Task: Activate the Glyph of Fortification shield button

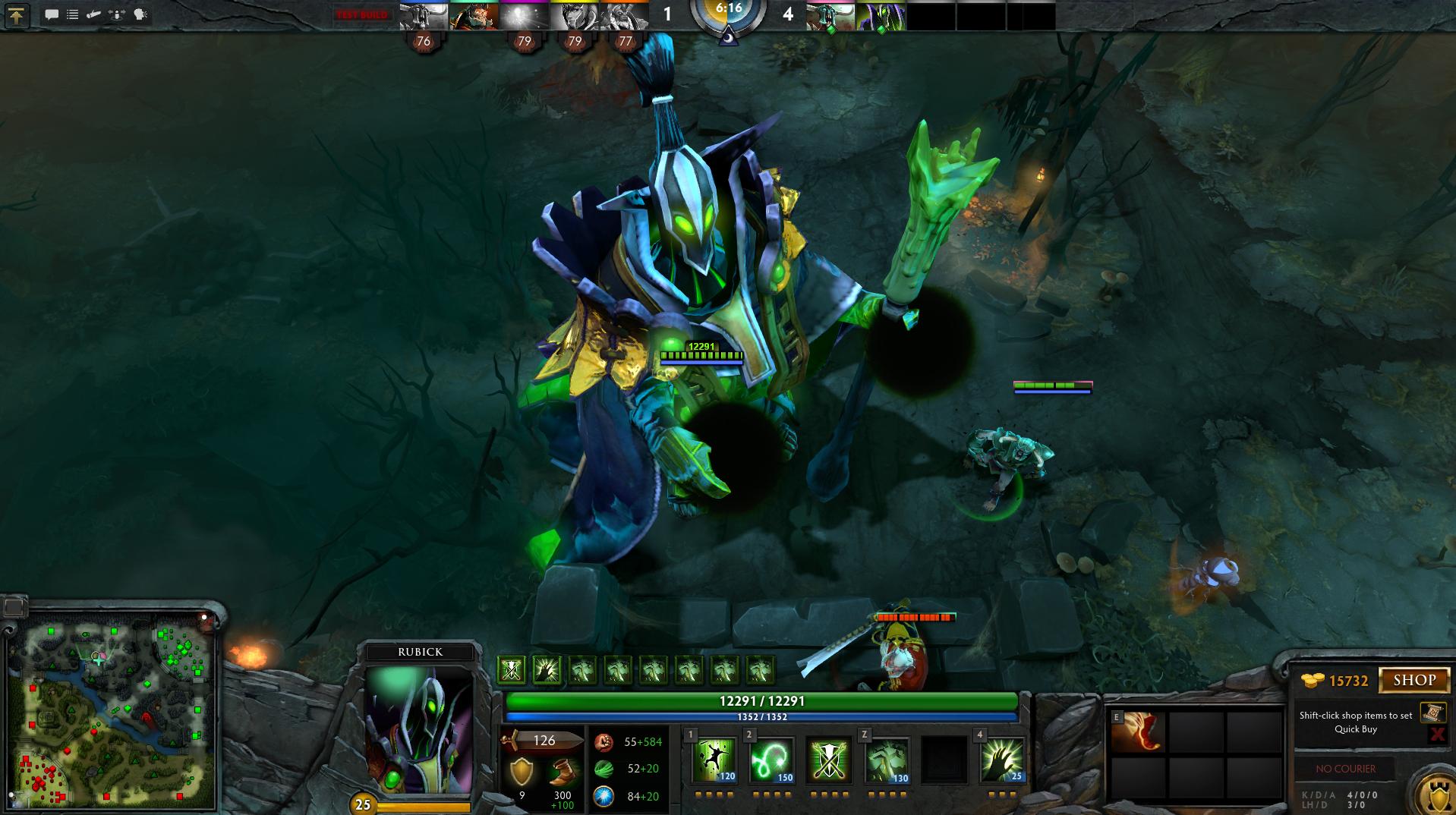Action: (1433, 792)
